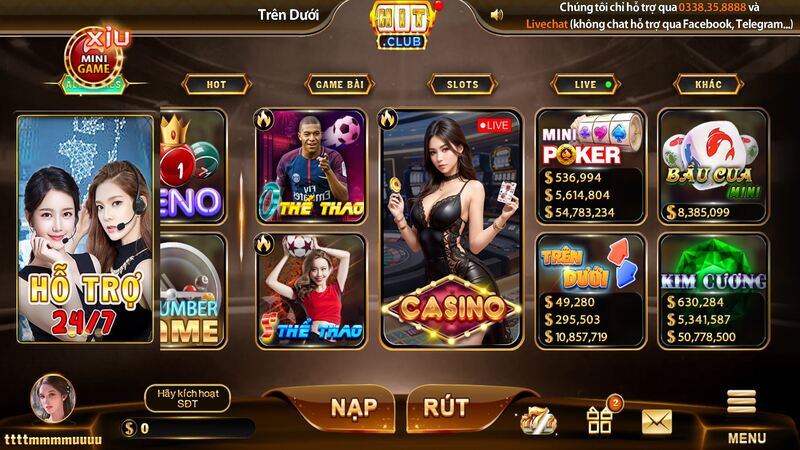This screenshot has width=800, height=450.
Task: Open the Casino live game tile
Action: click(452, 230)
